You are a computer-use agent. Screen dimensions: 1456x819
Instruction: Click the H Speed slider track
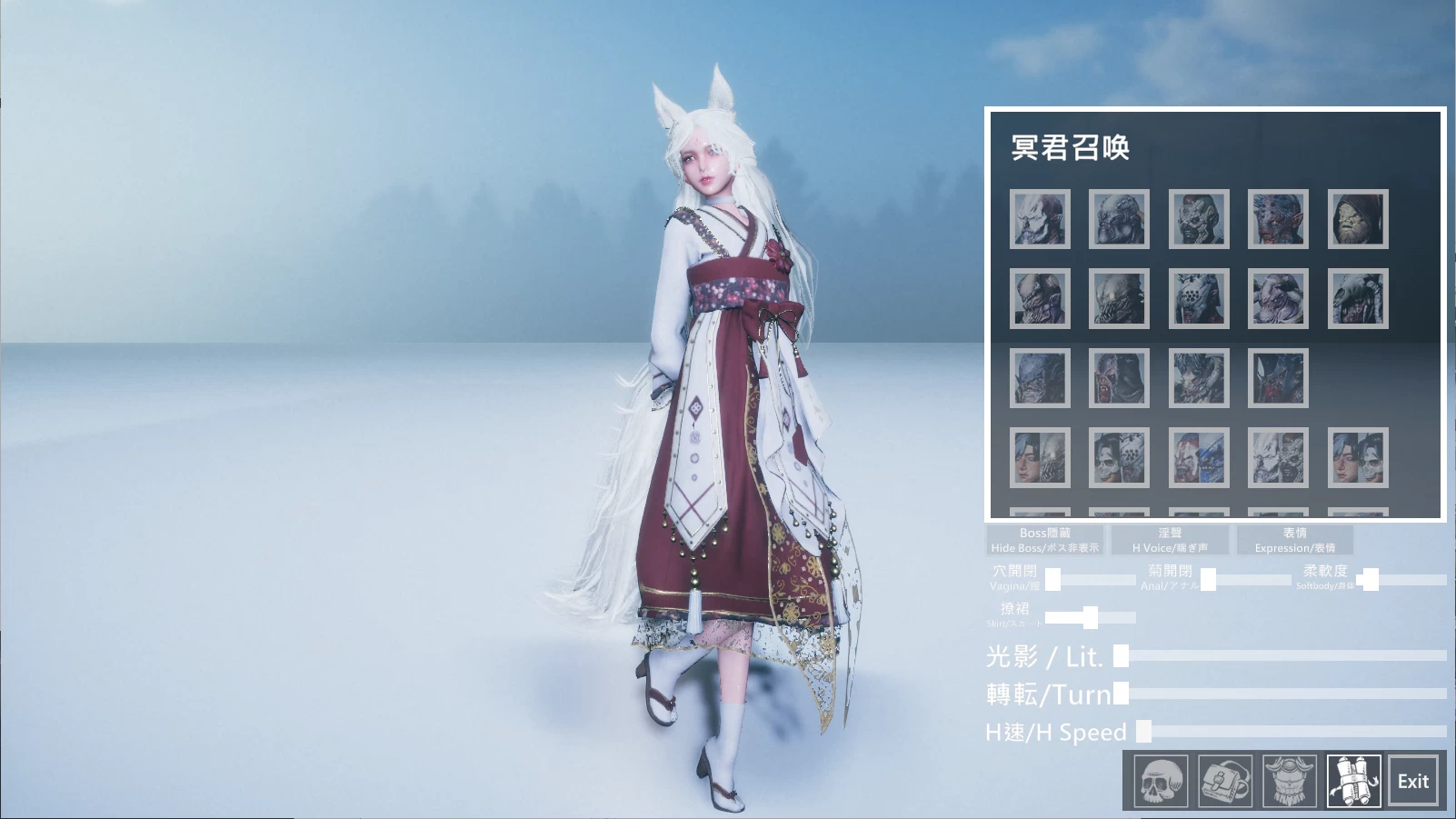1295,731
